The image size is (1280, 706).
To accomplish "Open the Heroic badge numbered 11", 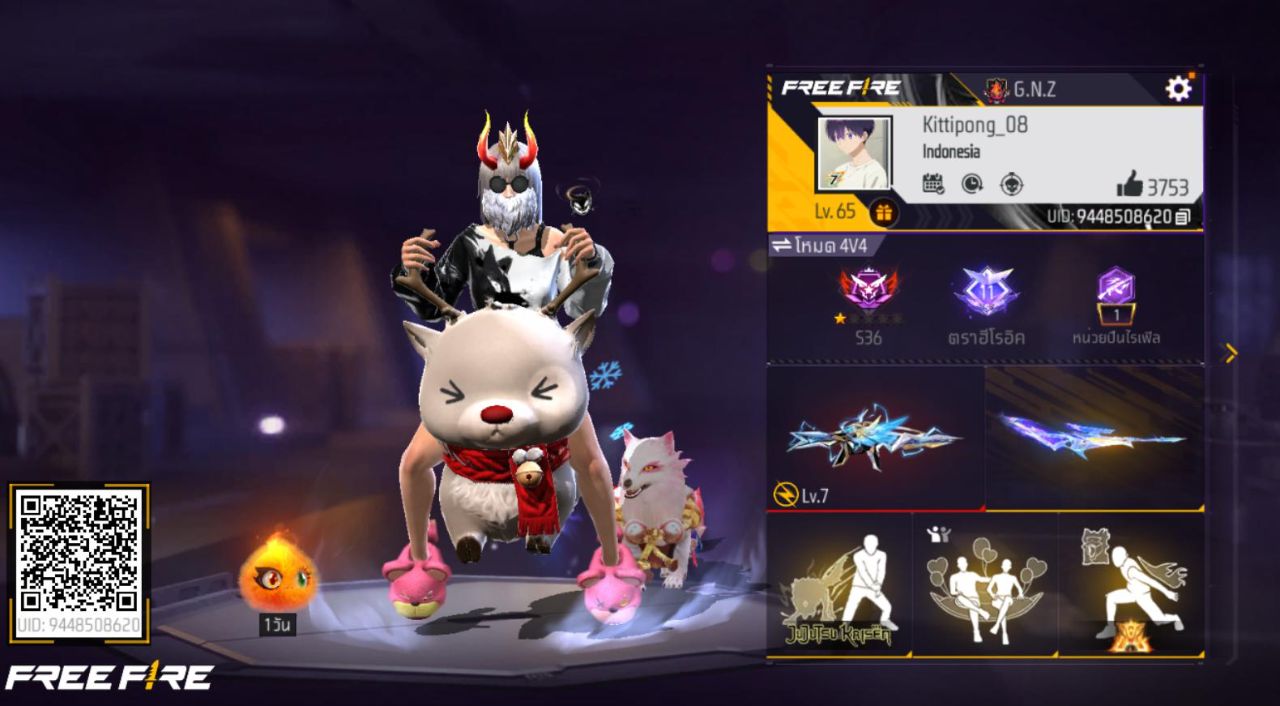I will click(x=986, y=292).
